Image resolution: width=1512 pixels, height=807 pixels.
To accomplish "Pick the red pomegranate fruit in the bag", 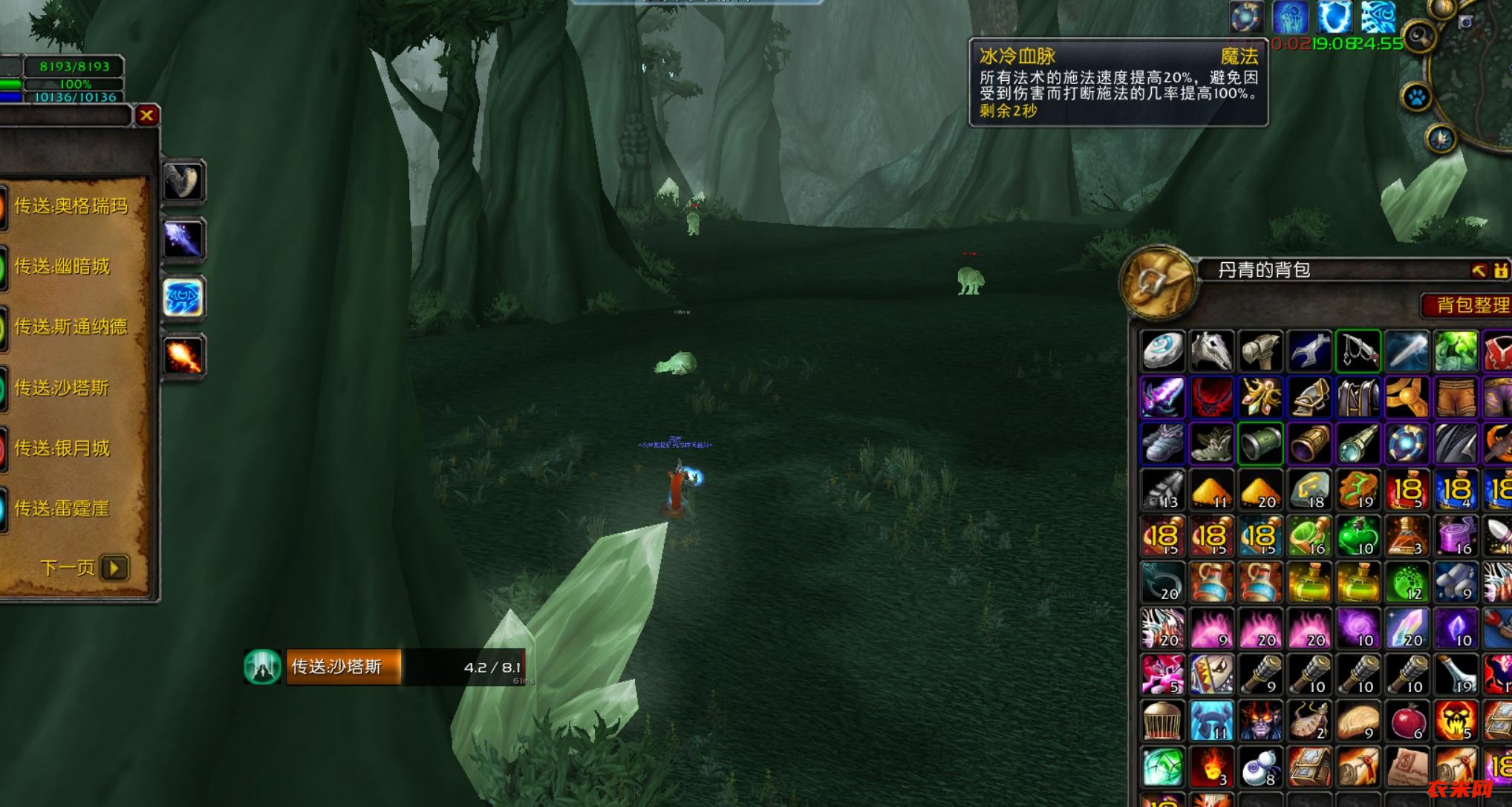I will point(1407,720).
